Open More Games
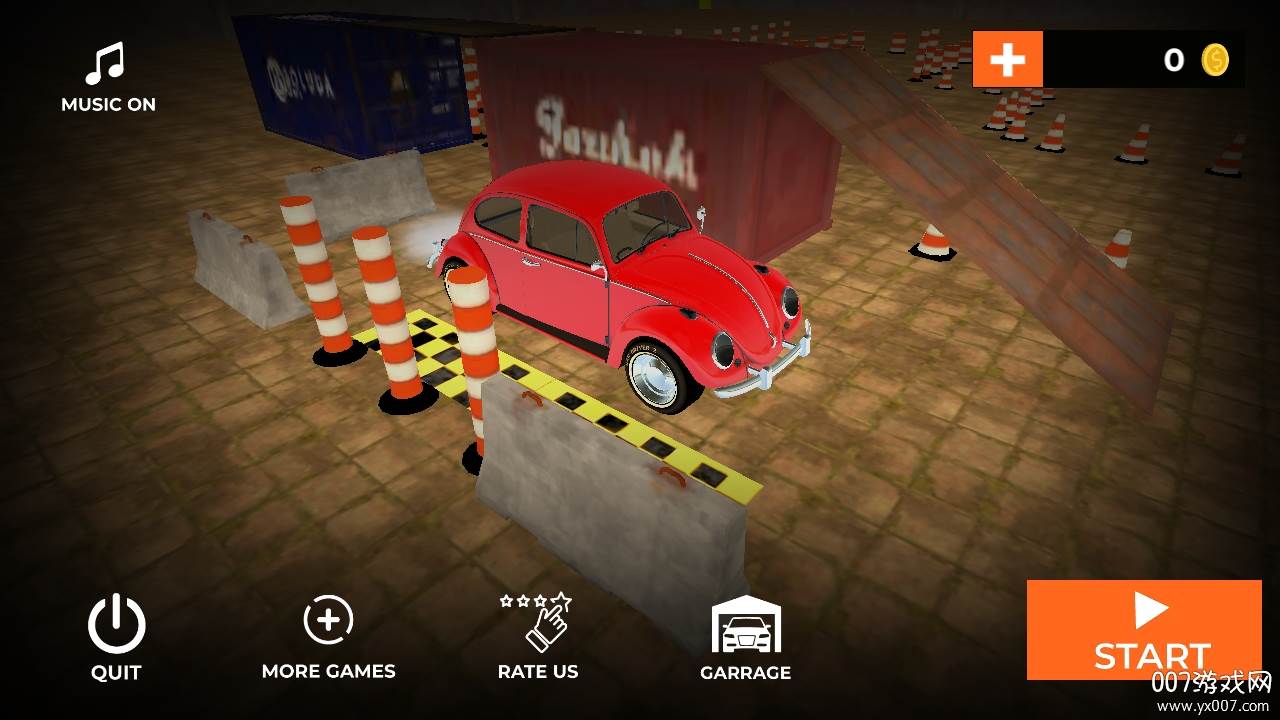 pyautogui.click(x=328, y=636)
